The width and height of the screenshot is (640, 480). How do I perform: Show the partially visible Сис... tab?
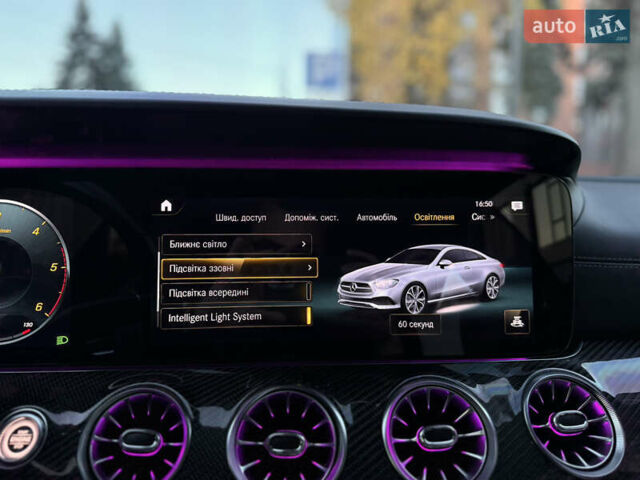[480, 217]
